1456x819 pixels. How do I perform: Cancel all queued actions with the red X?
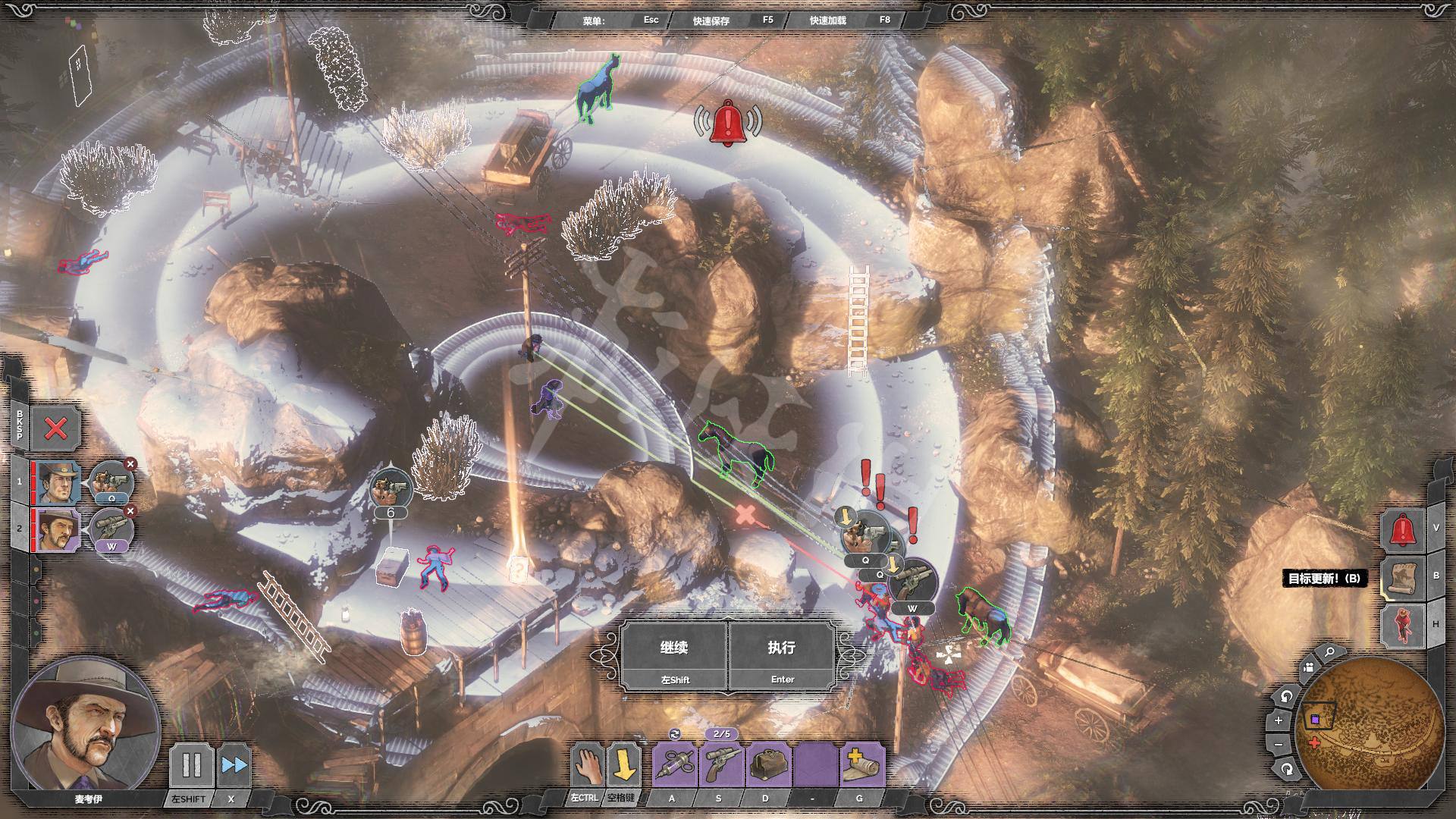55,429
